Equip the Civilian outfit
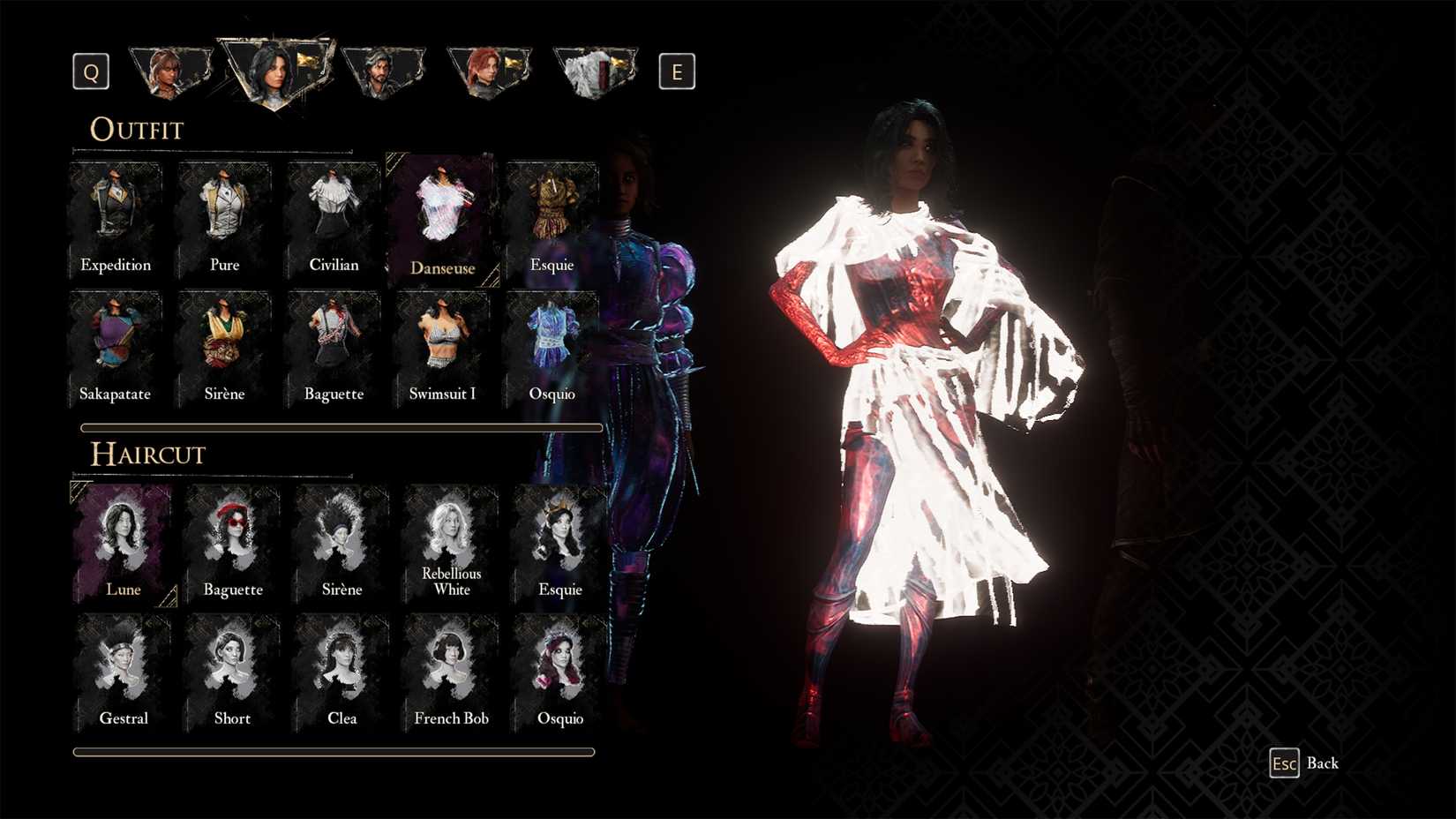 333,216
